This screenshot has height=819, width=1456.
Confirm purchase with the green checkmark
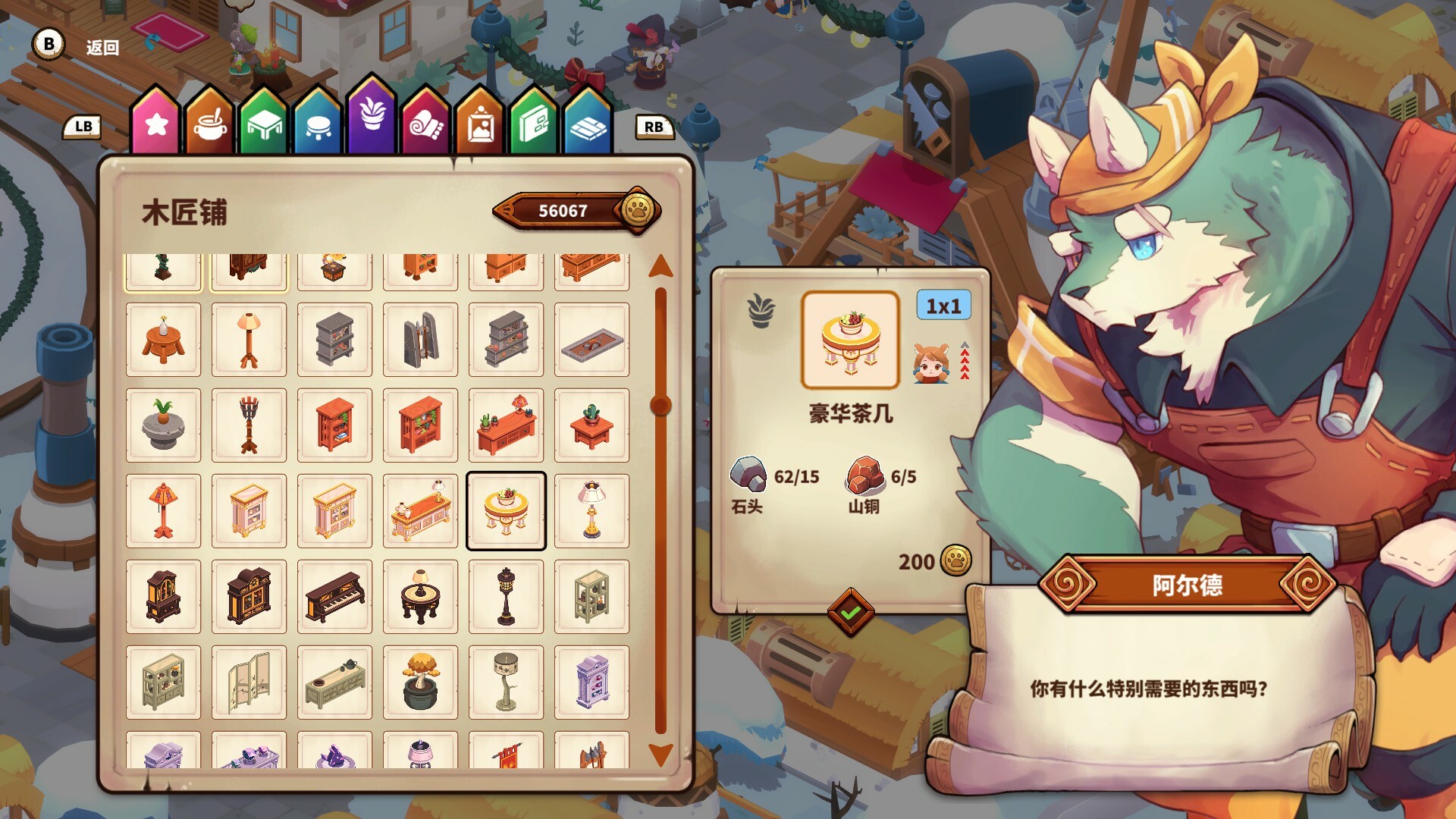(x=849, y=610)
